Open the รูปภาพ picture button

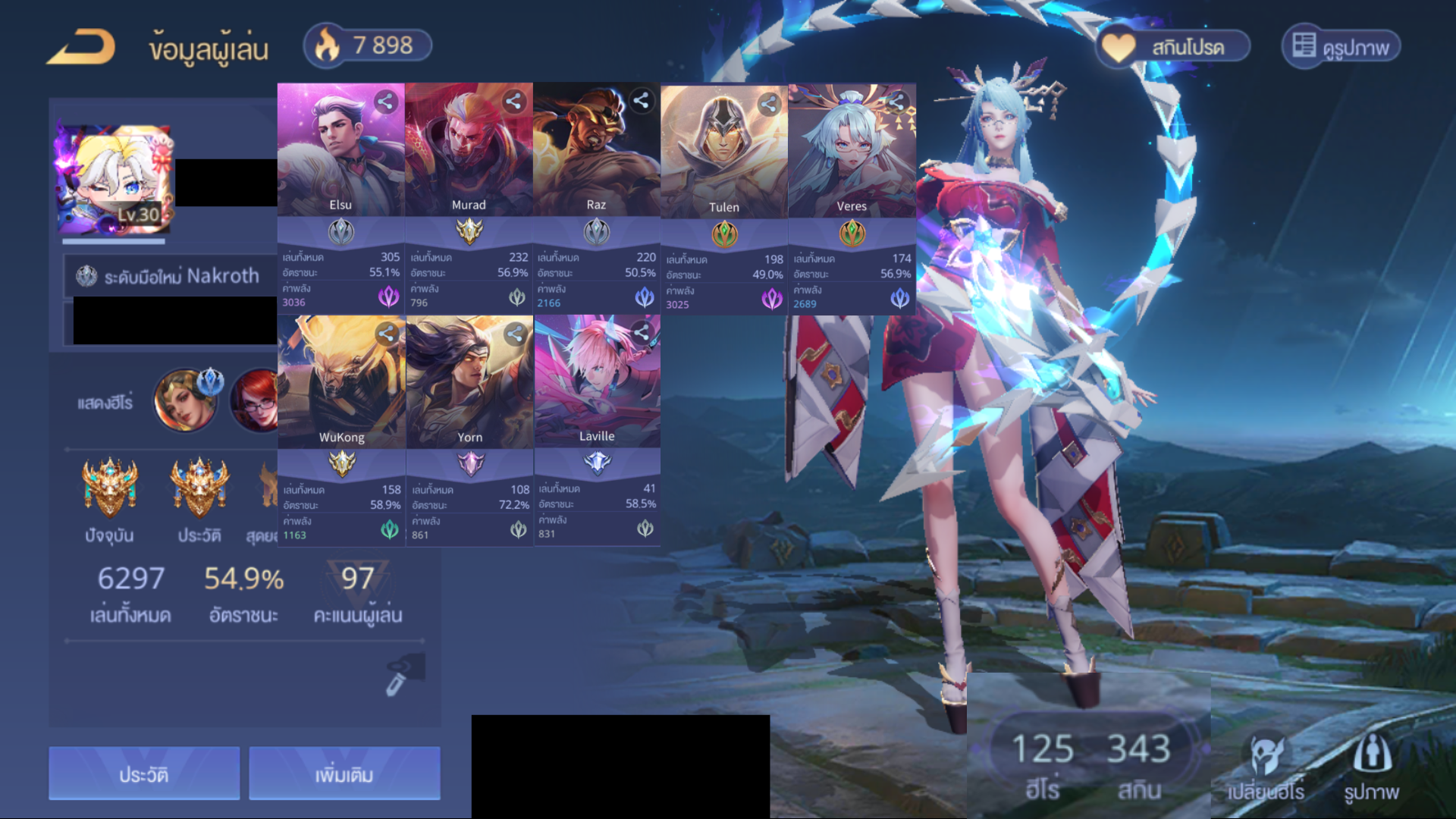[1371, 767]
